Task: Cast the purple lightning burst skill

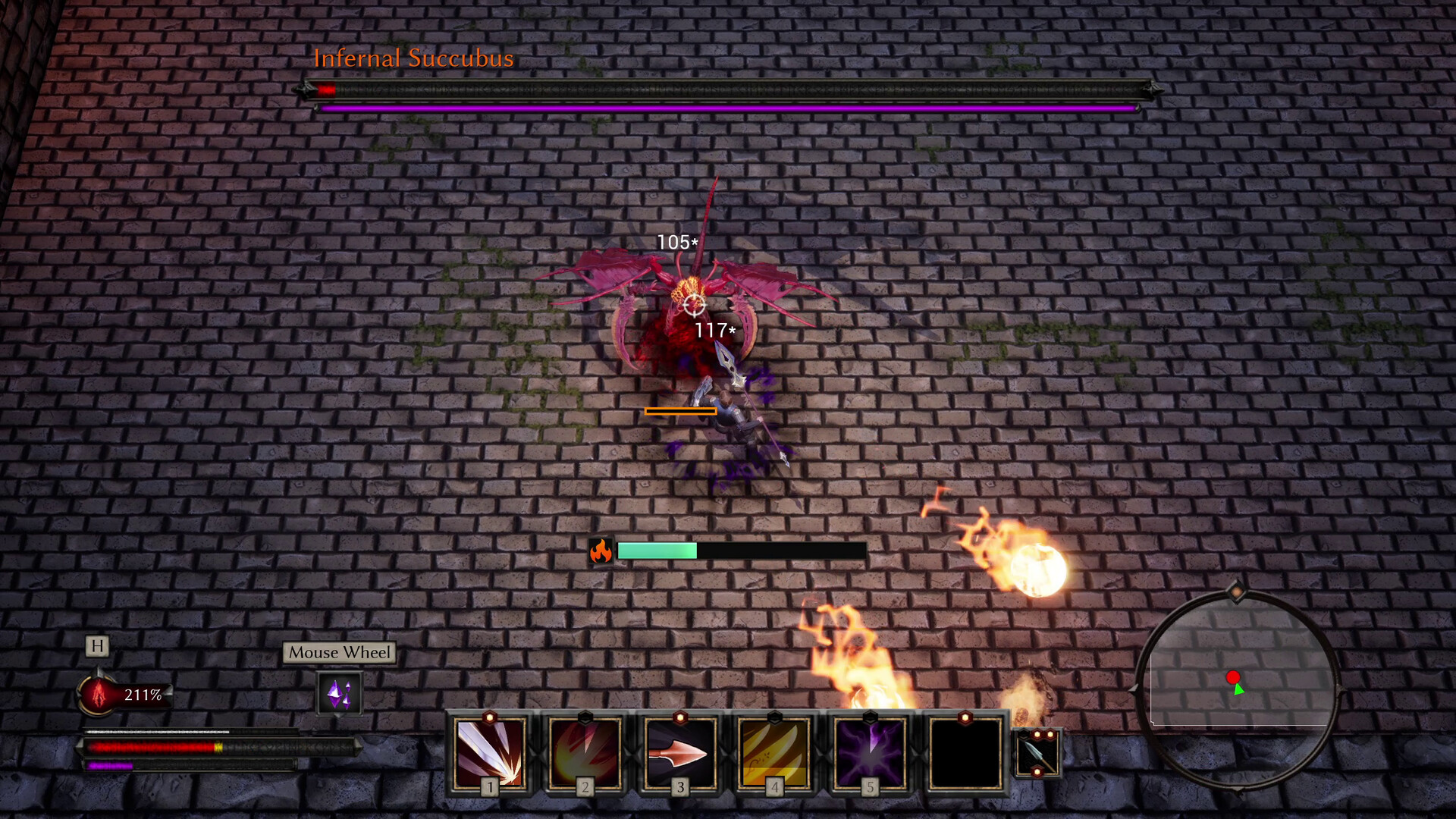Action: tap(870, 752)
